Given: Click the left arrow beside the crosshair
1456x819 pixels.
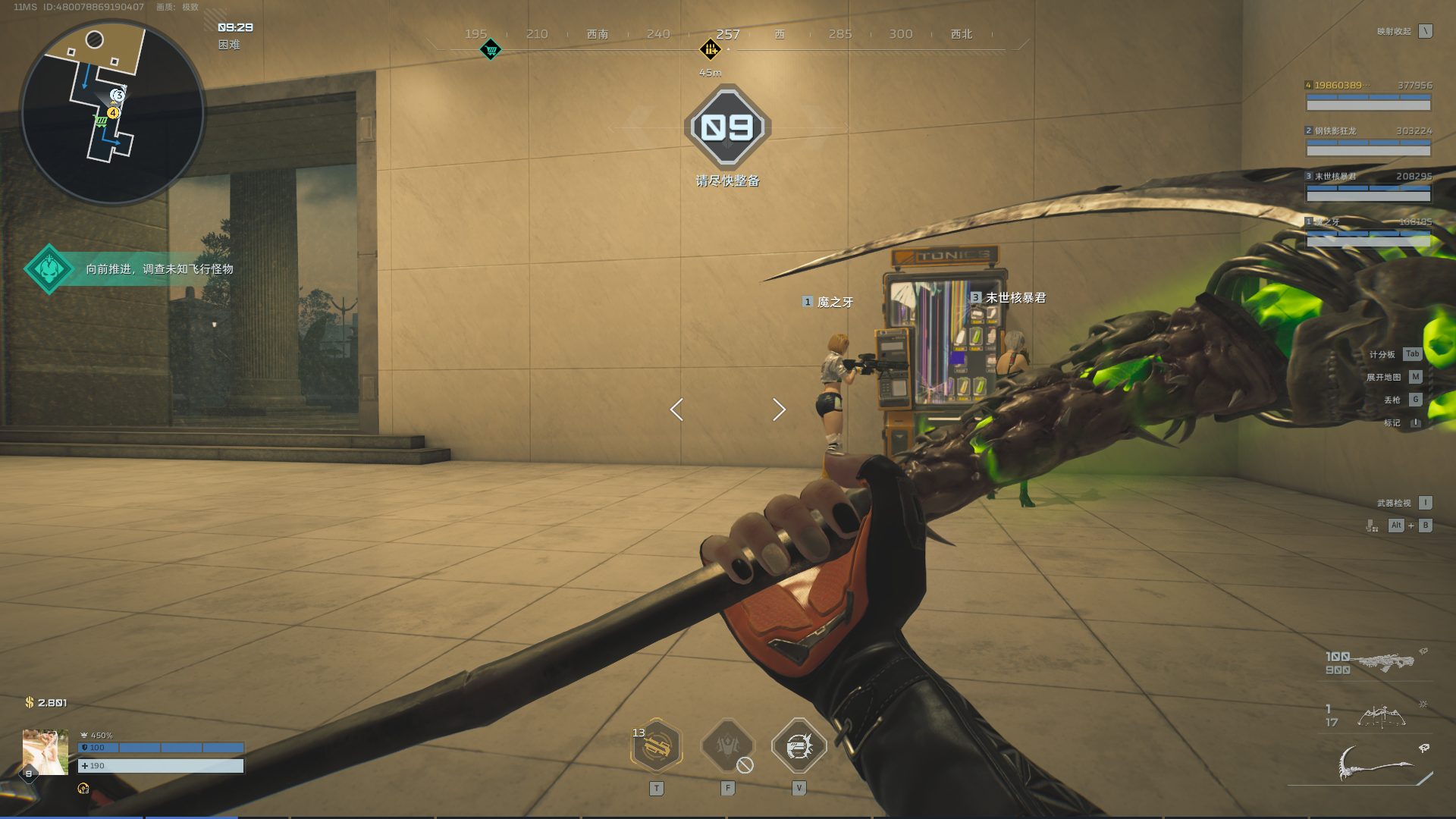Looking at the screenshot, I should [676, 409].
